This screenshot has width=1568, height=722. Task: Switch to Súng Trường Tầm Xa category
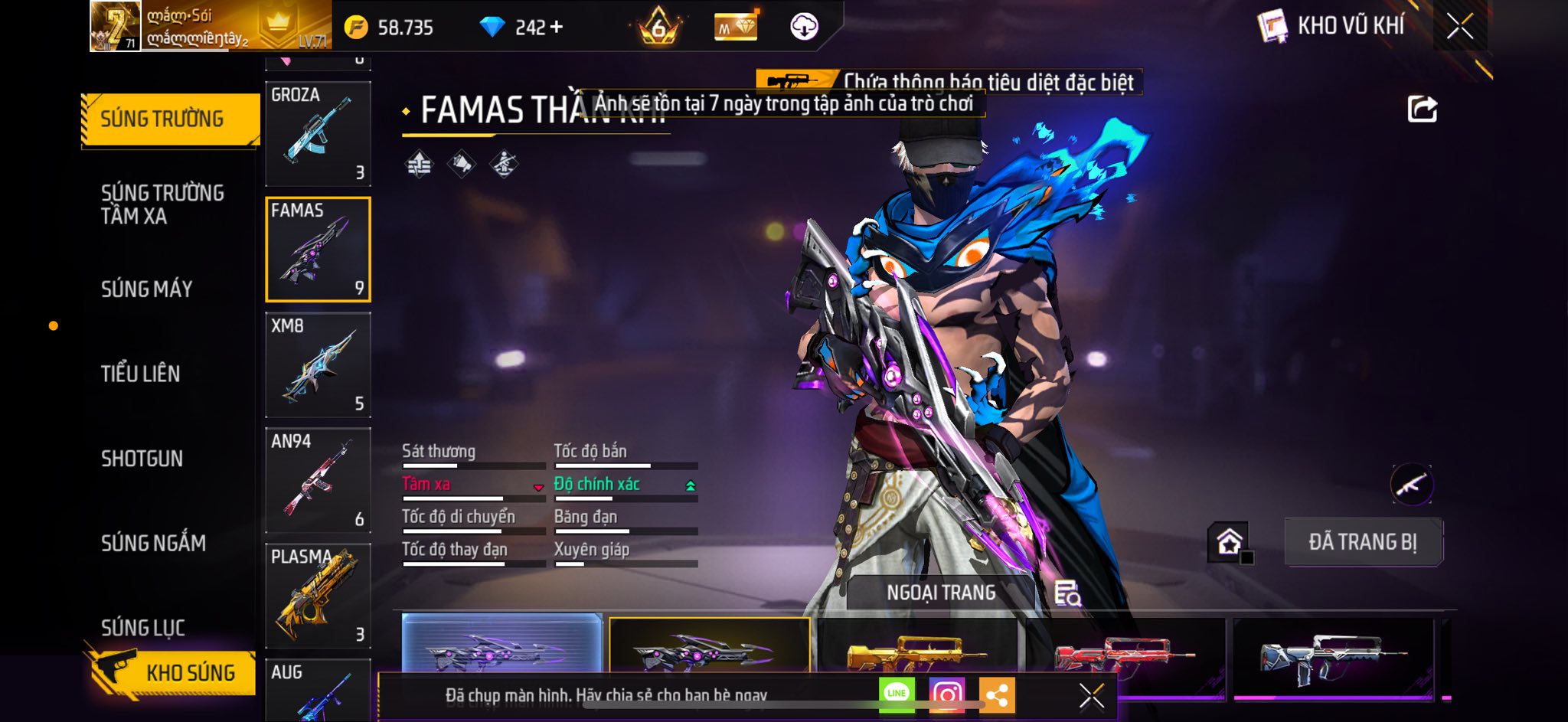point(162,204)
